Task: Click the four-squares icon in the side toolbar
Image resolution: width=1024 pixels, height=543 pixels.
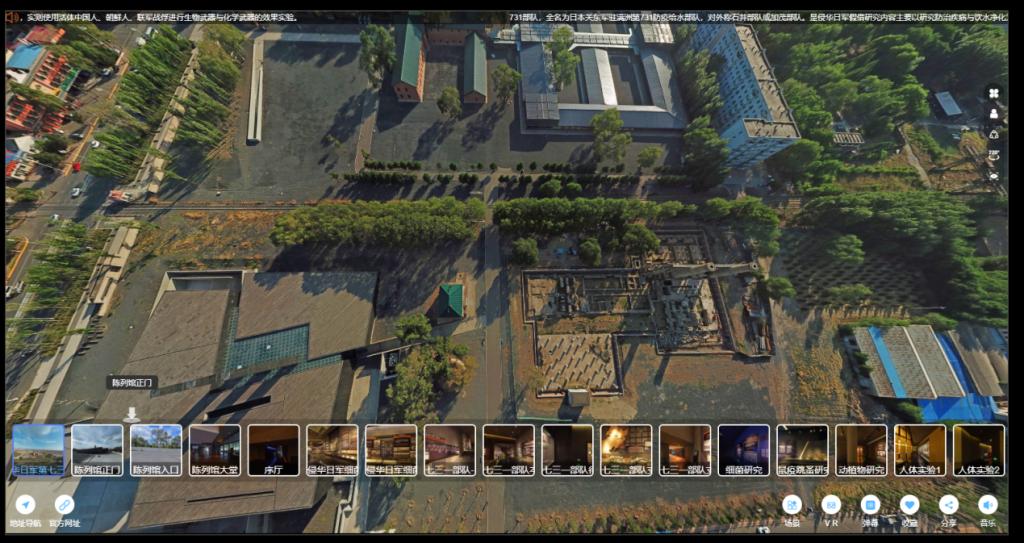Action: (x=994, y=93)
